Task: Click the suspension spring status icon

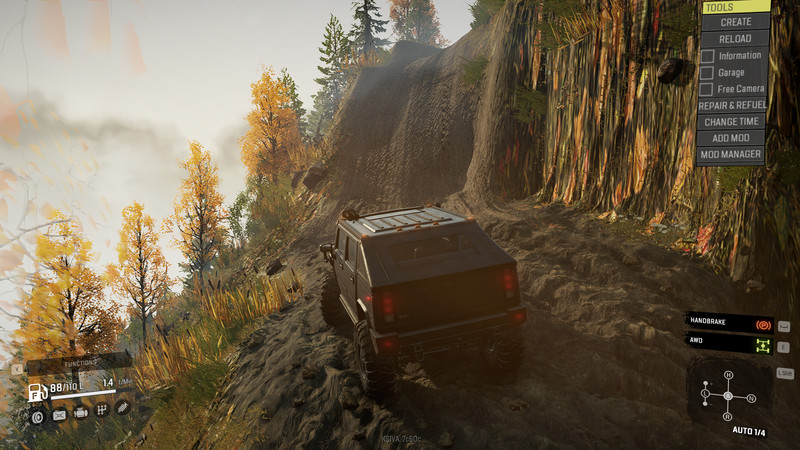Action: pos(122,408)
